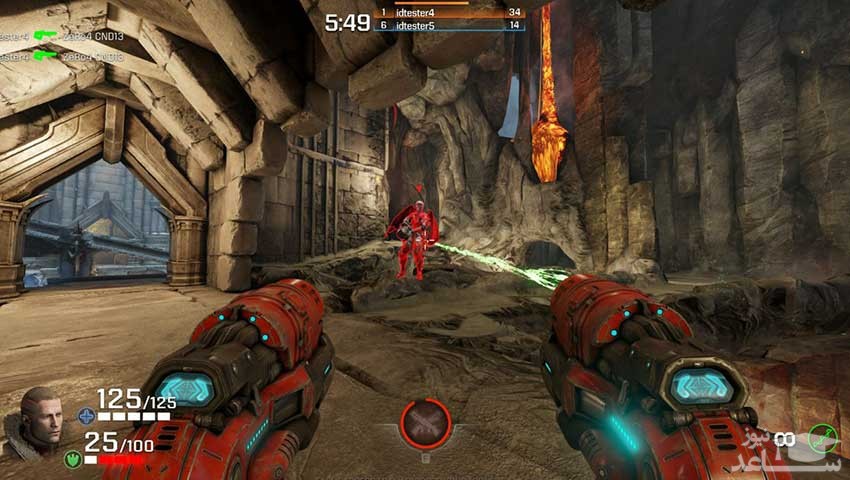The height and width of the screenshot is (480, 850).
Task: Activate the red circular ability icon
Action: (425, 422)
